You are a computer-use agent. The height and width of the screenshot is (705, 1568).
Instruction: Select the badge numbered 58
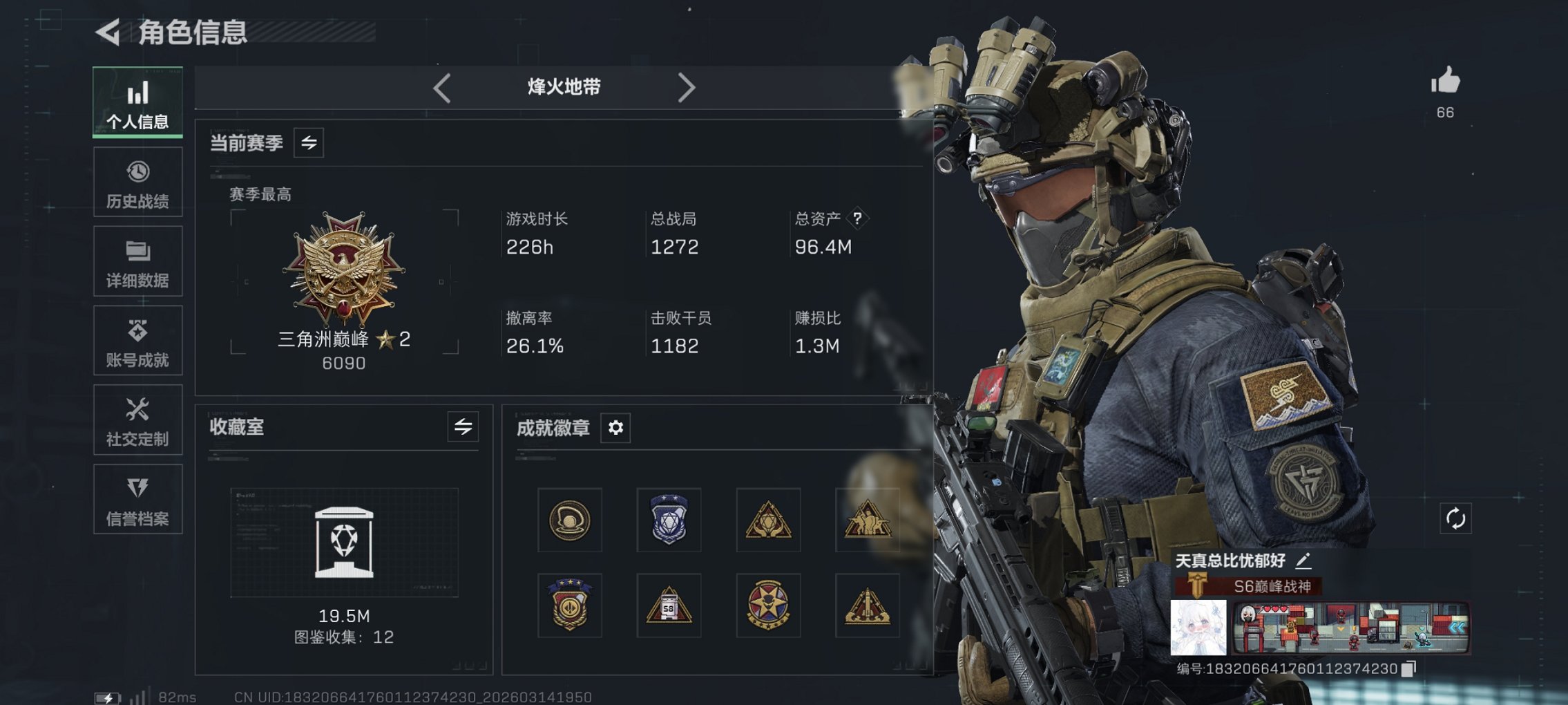pos(668,605)
